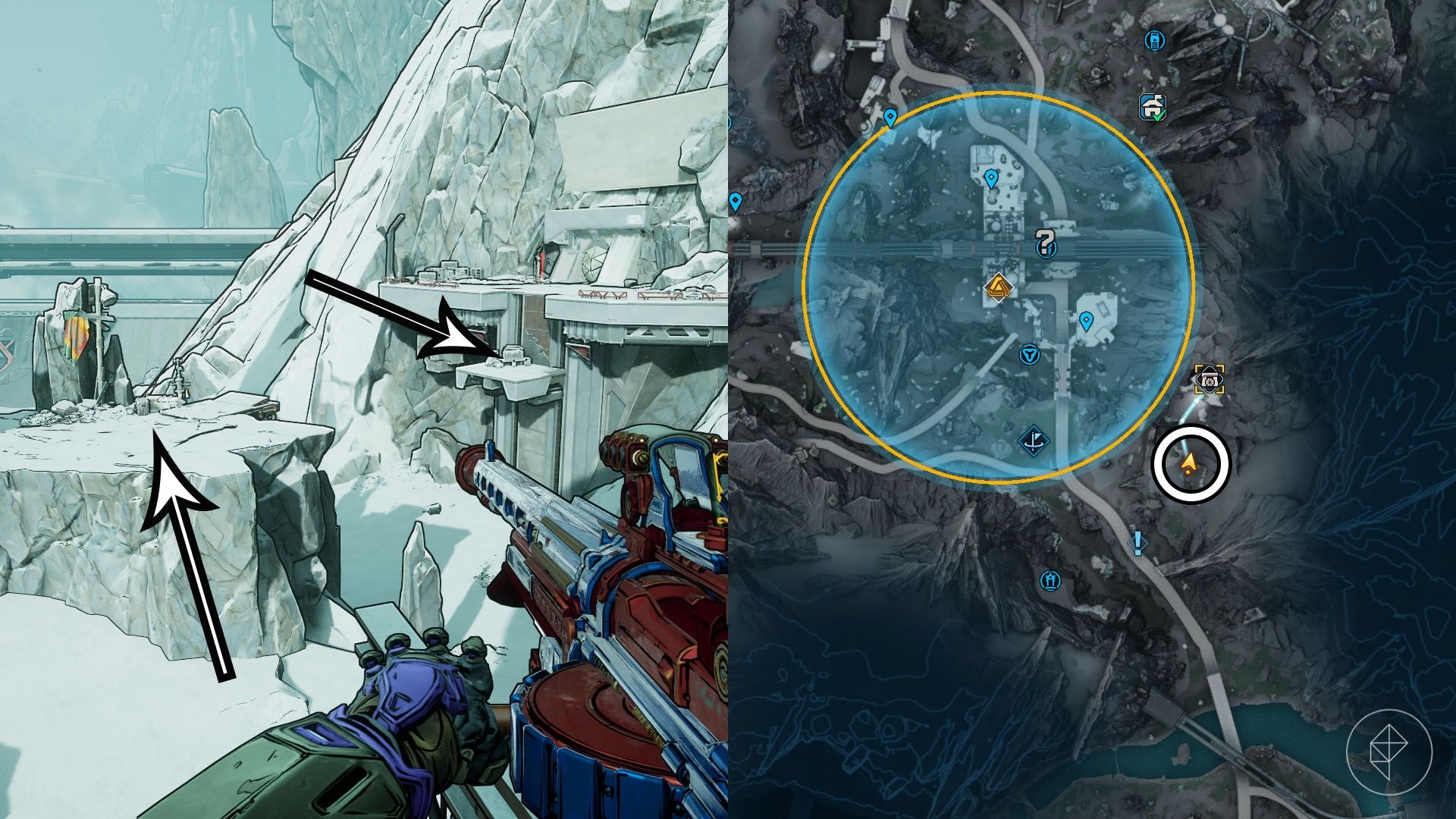Click the blue exclamation mark quest marker
This screenshot has width=1456, height=819.
[x=1137, y=542]
